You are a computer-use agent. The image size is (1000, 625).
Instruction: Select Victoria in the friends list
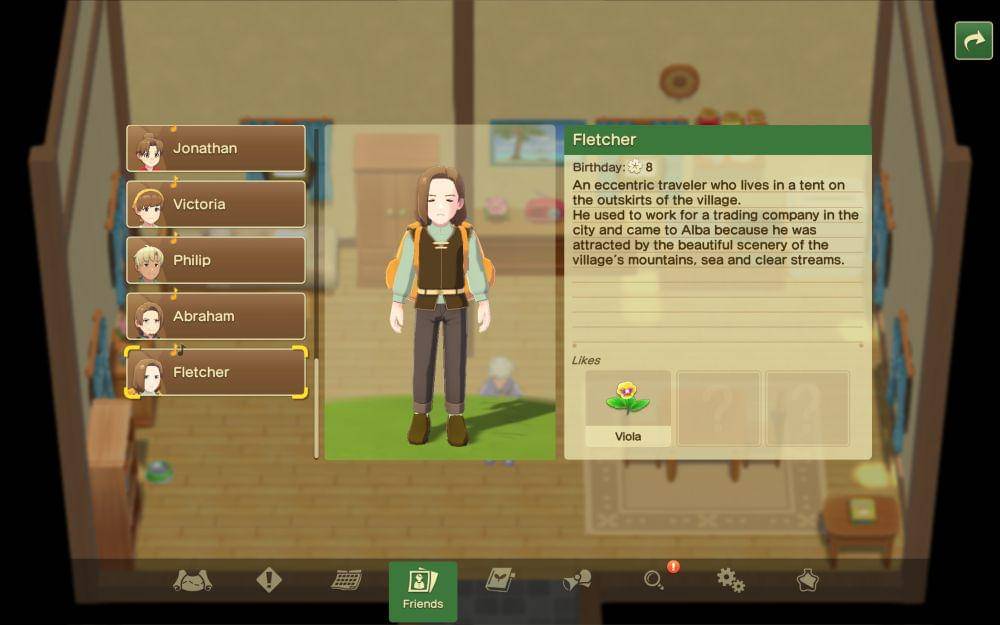pos(216,205)
